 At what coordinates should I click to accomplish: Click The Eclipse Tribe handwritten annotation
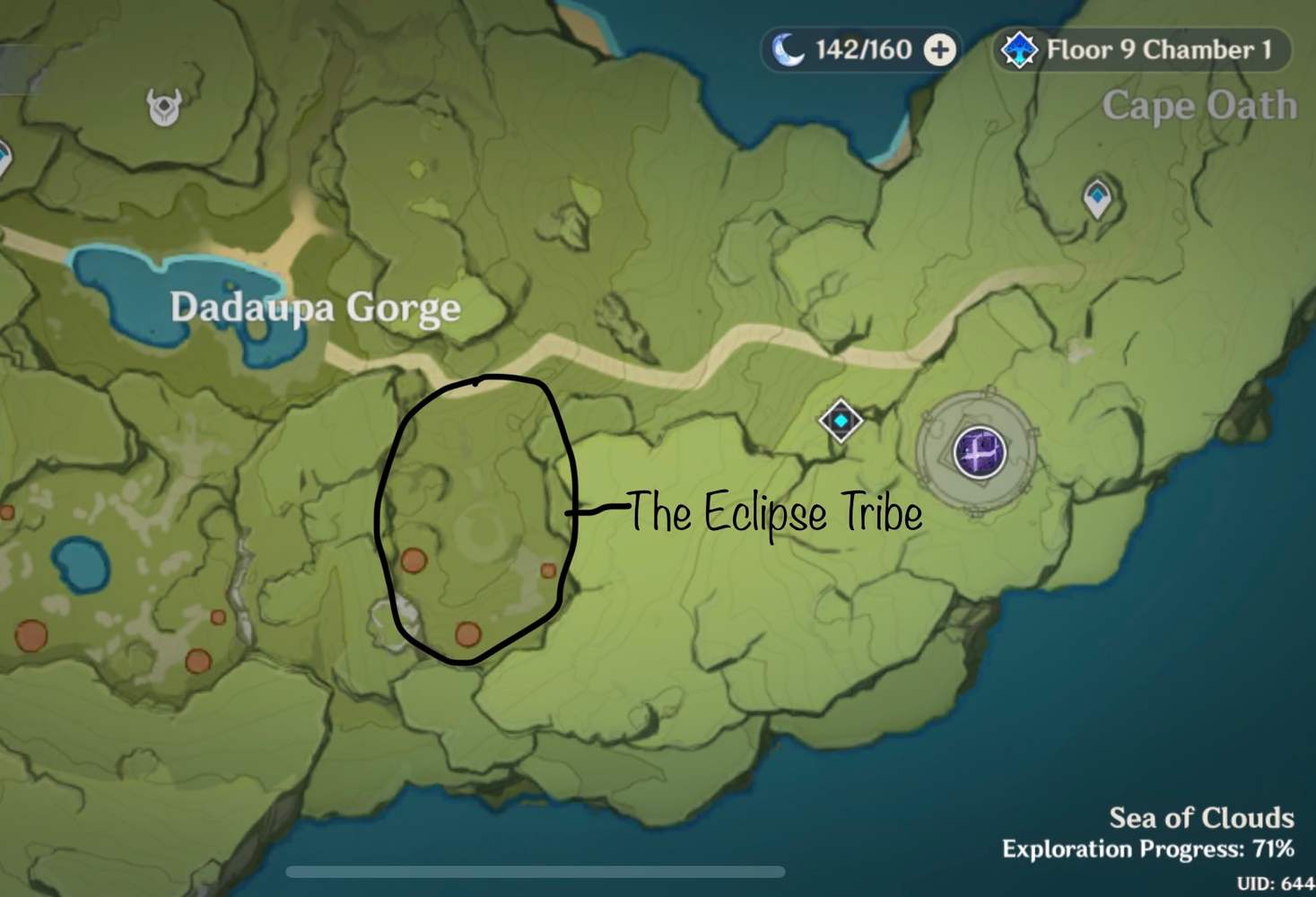tap(775, 515)
